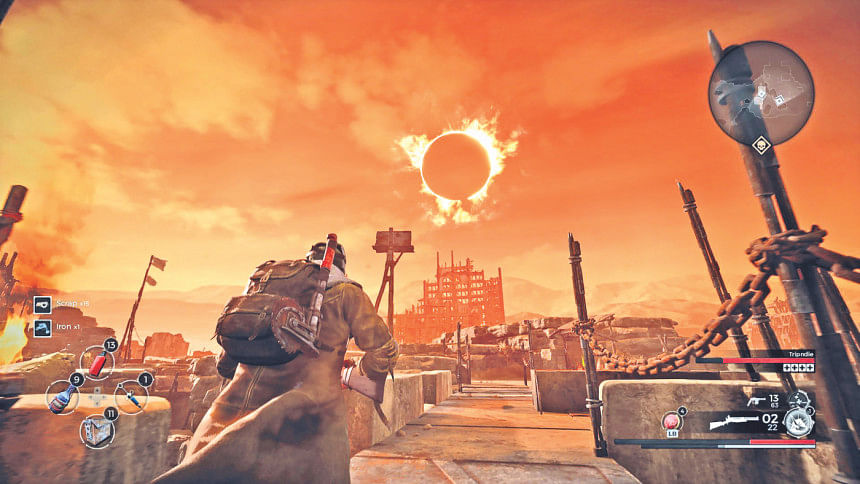This screenshot has width=860, height=484.
Task: Activate the small upper weapon mod icon
Action: point(798,399)
